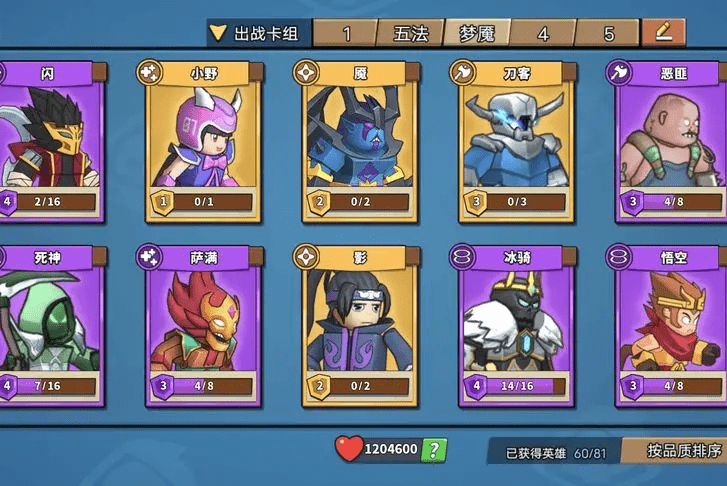Viewport: 727px width, 486px height.
Task: Click the green question mark help button
Action: 434,449
